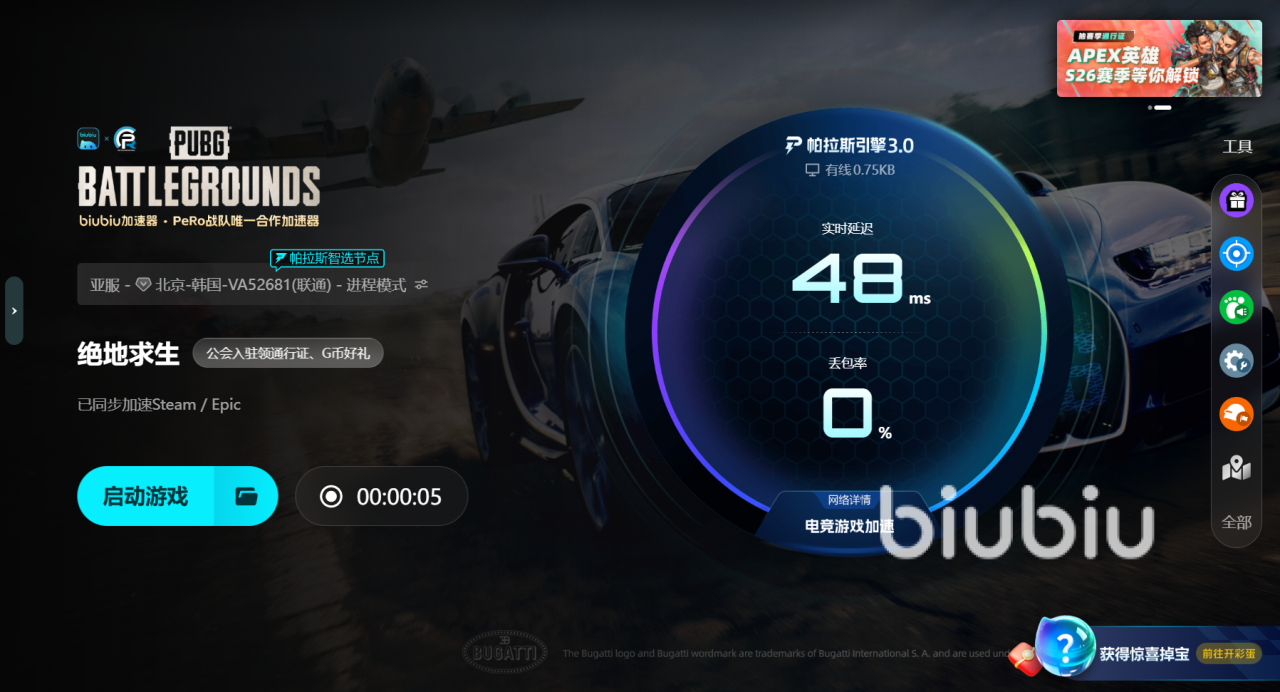Open the APEX英雄 S26 banner
Viewport: 1280px width, 692px height.
pyautogui.click(x=1158, y=58)
